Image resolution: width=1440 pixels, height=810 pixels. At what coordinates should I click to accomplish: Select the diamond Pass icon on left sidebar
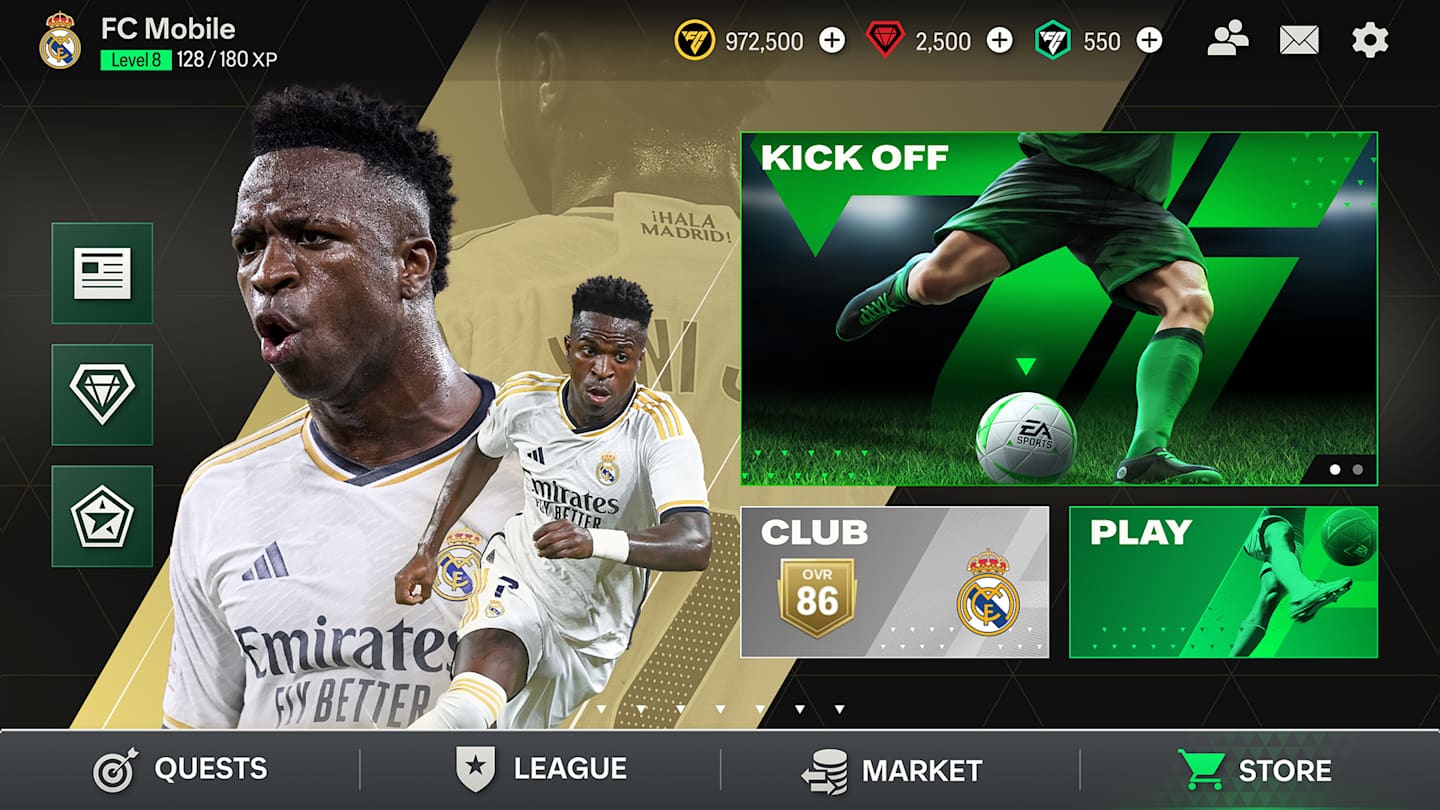point(103,394)
